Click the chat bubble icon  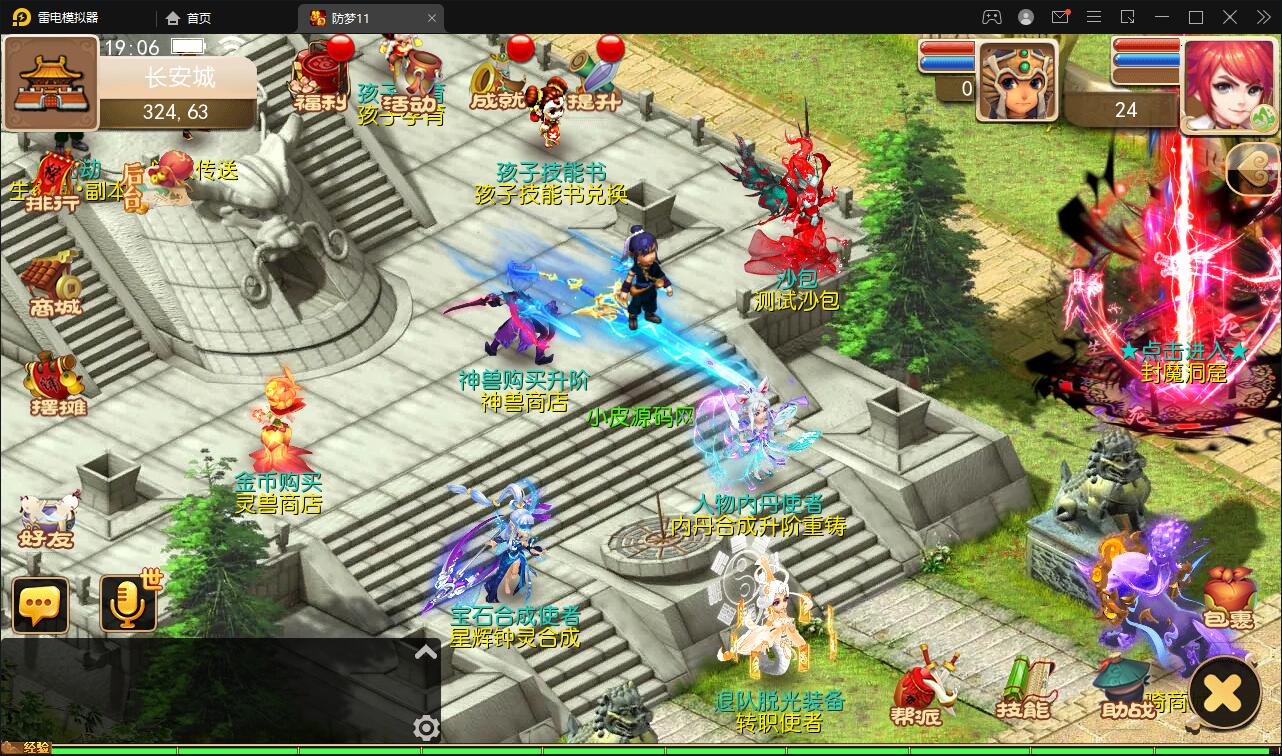(40, 604)
